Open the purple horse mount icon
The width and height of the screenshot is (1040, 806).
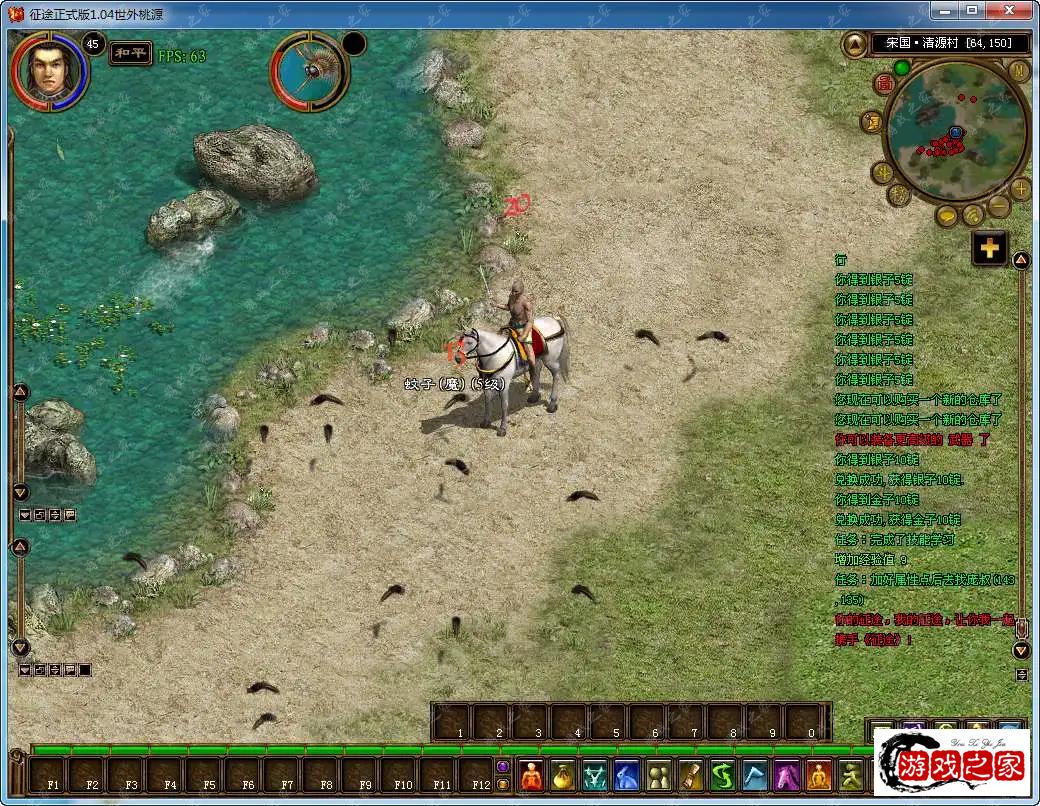coord(787,776)
